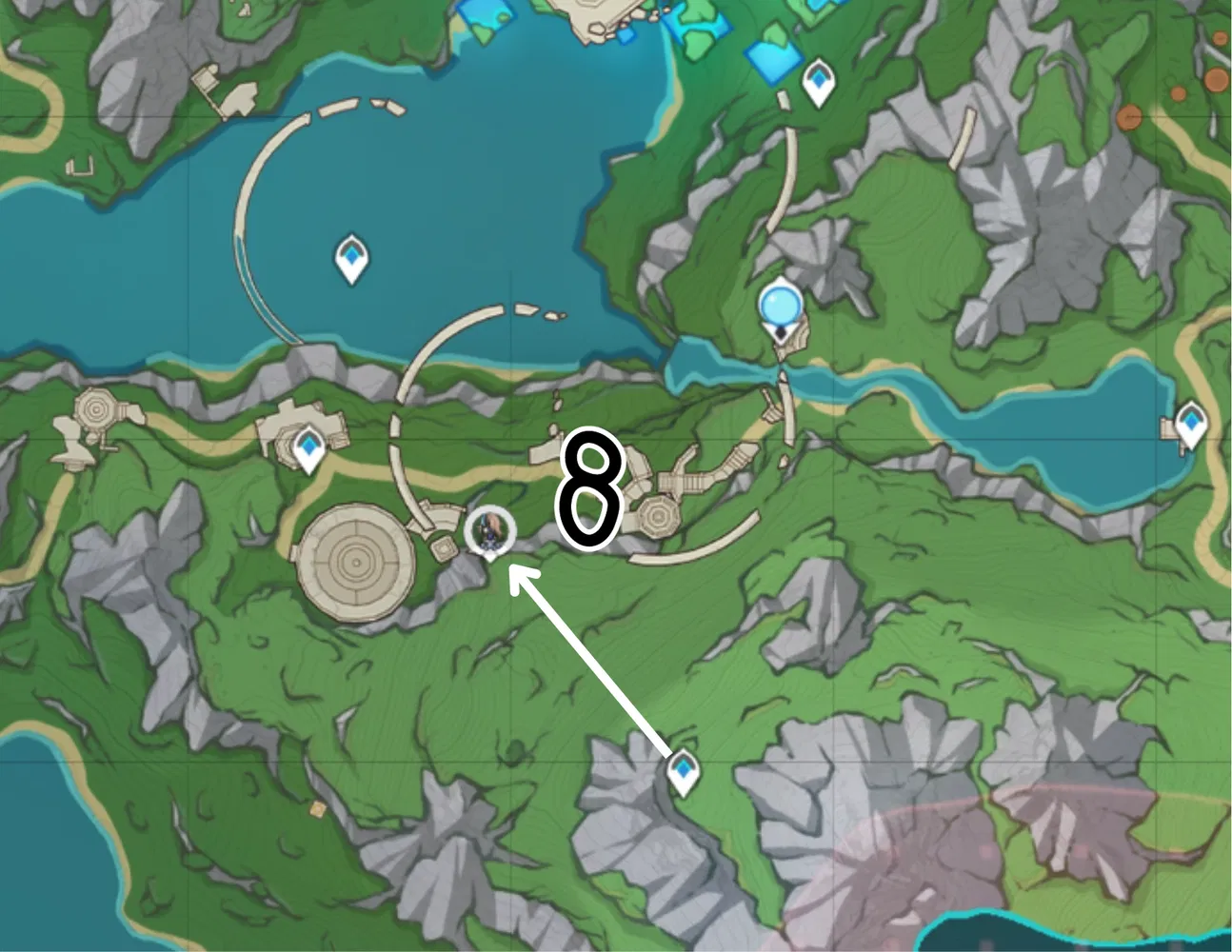Click the blue bubble pin marker
The height and width of the screenshot is (952, 1232).
pyautogui.click(x=781, y=305)
